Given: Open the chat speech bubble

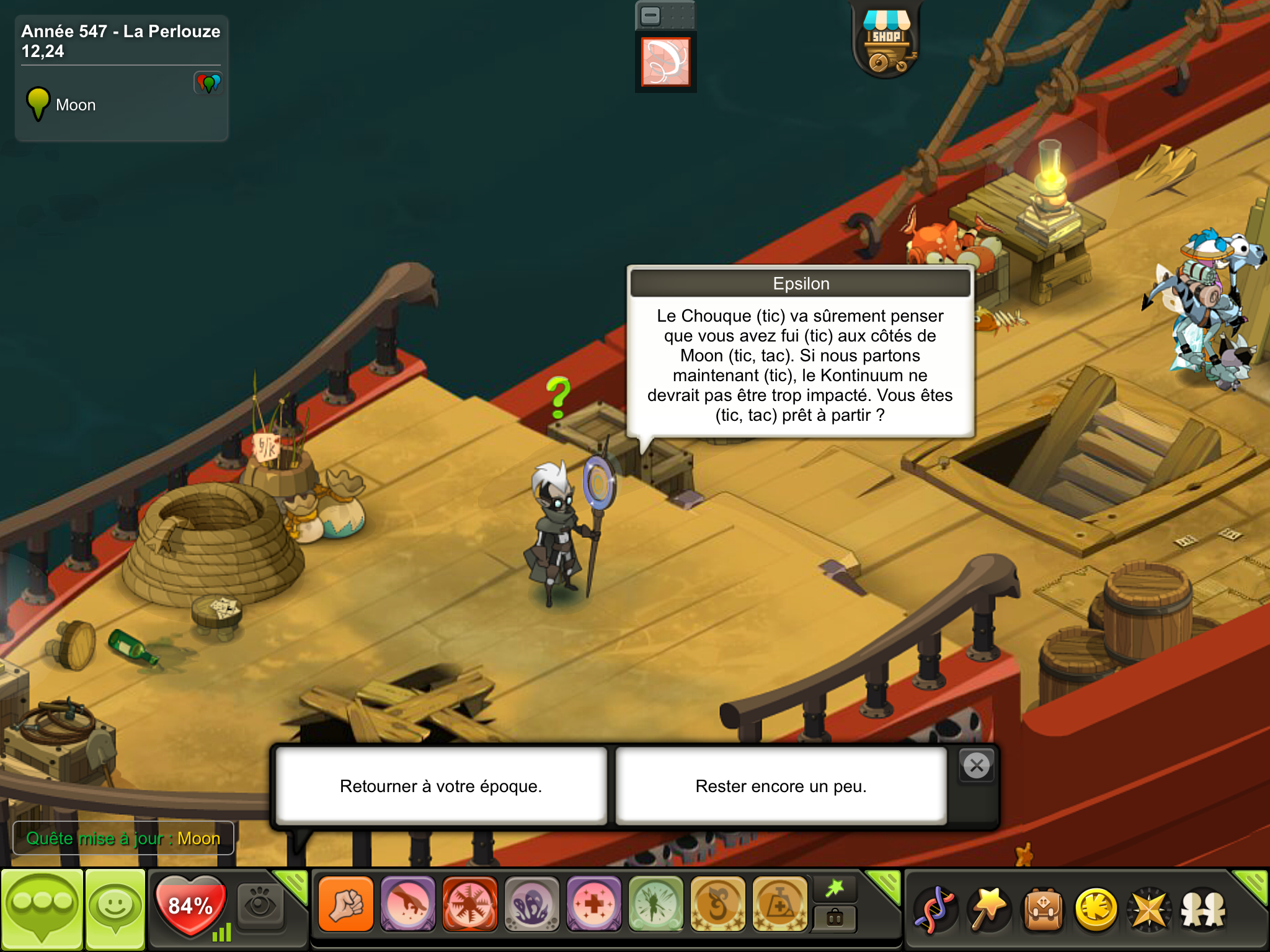Looking at the screenshot, I should pos(42,909).
